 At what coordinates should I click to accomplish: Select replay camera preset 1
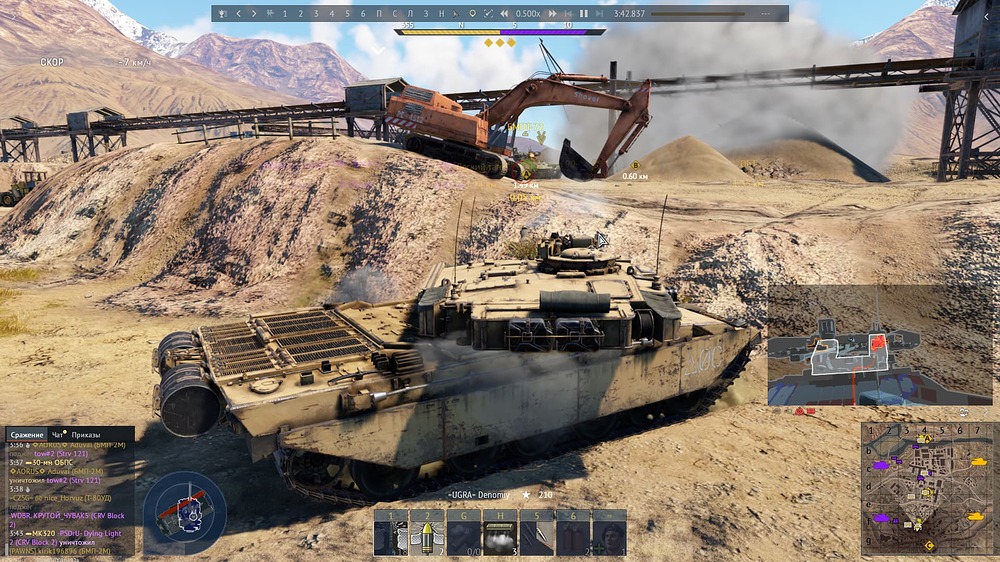285,14
